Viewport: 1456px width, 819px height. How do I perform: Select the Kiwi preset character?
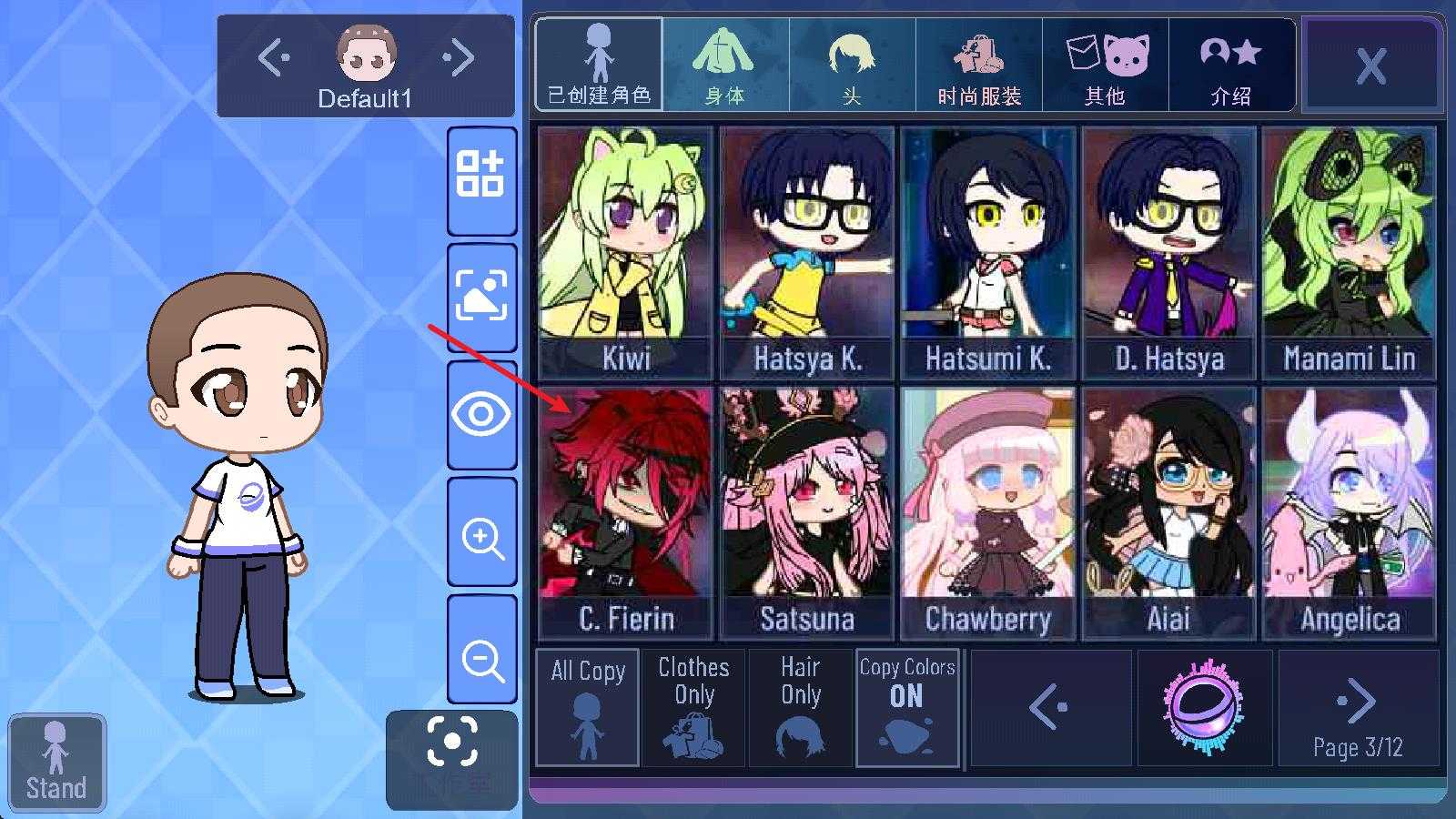pyautogui.click(x=625, y=252)
